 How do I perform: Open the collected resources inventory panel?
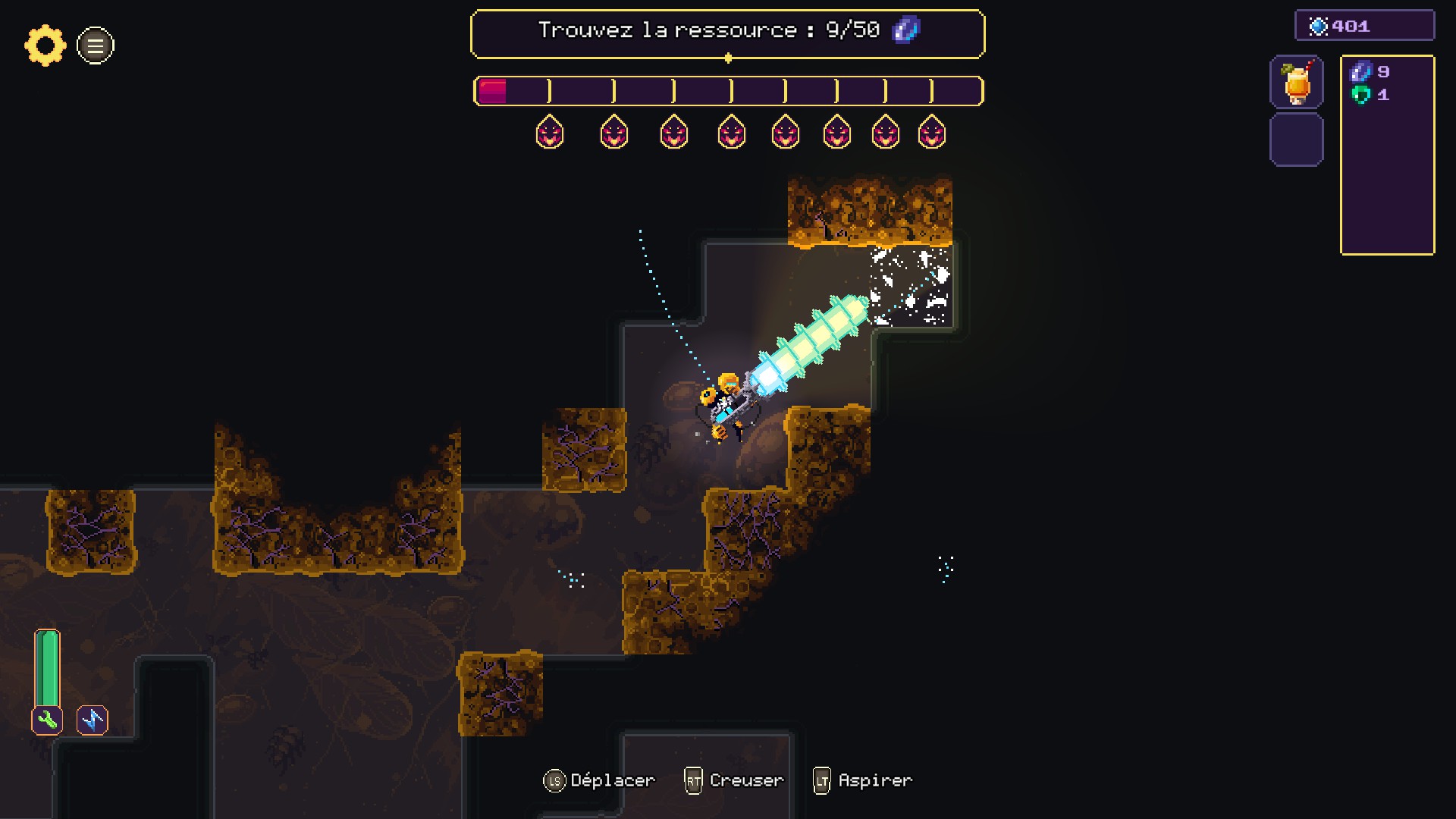(x=1387, y=155)
